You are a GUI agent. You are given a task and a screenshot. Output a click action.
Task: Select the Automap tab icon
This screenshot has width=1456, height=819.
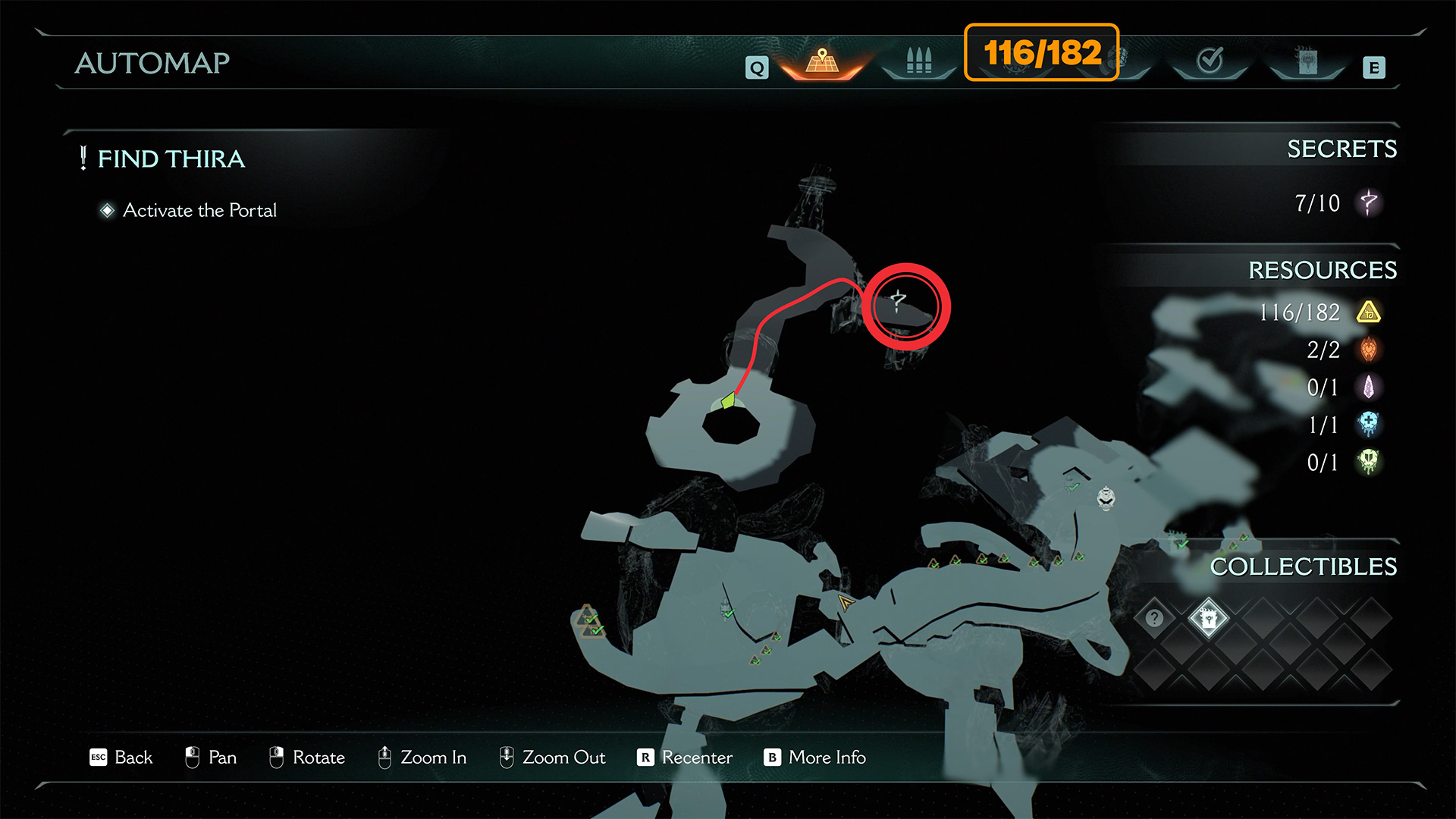(x=822, y=61)
